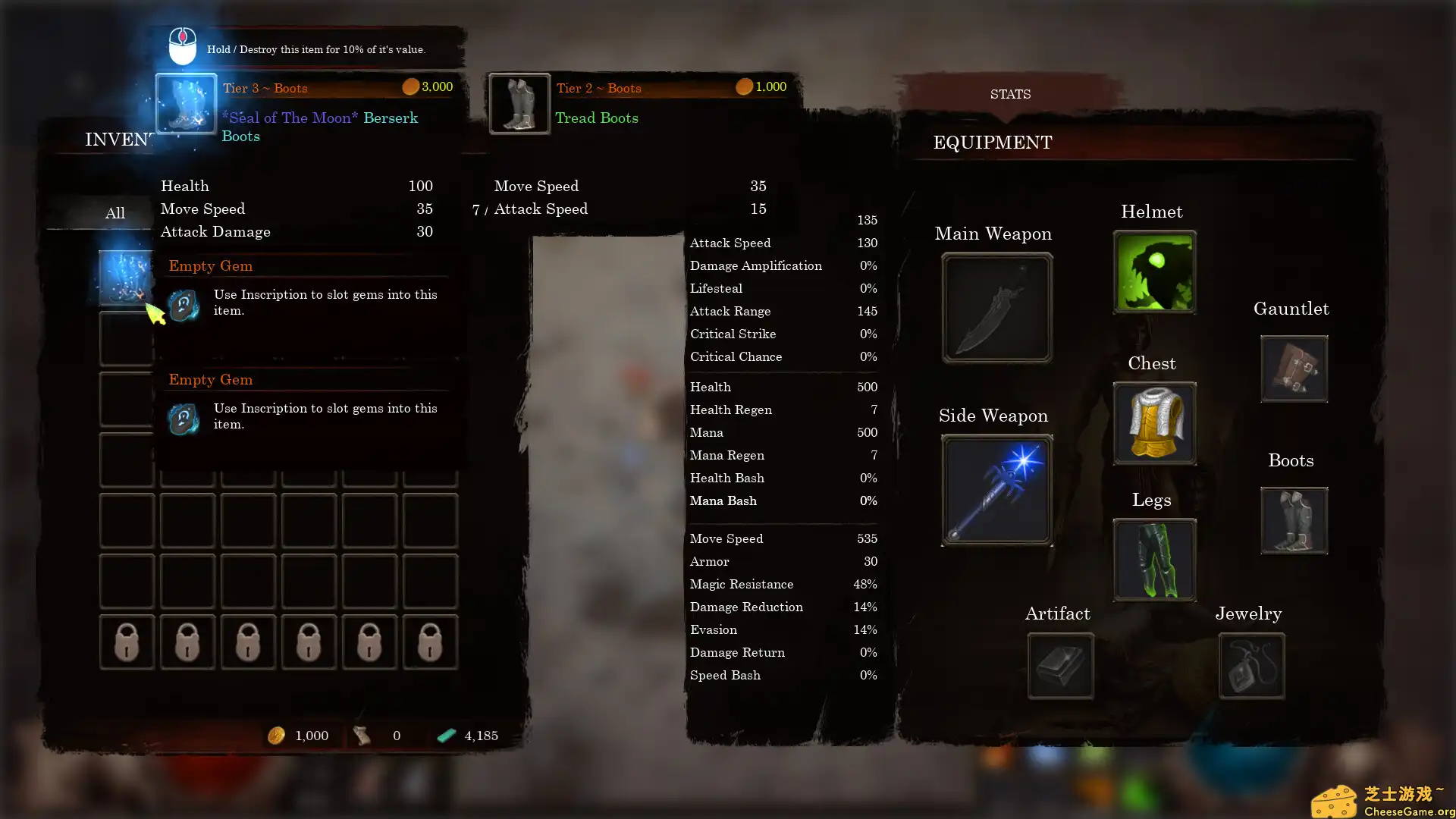
Task: Select the Artifact slot
Action: pyautogui.click(x=1059, y=666)
